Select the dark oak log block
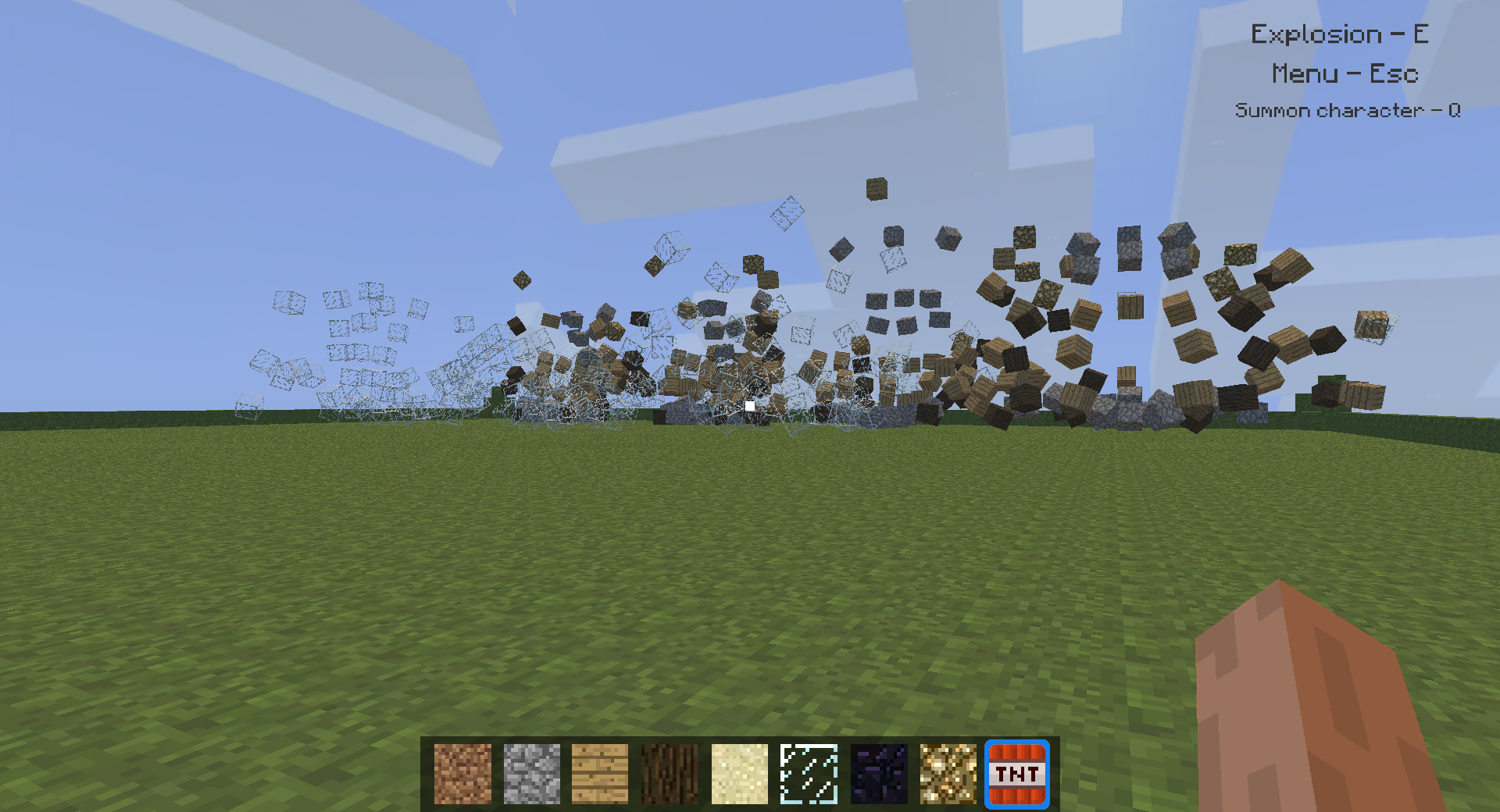Viewport: 1500px width, 812px height. coord(669,773)
